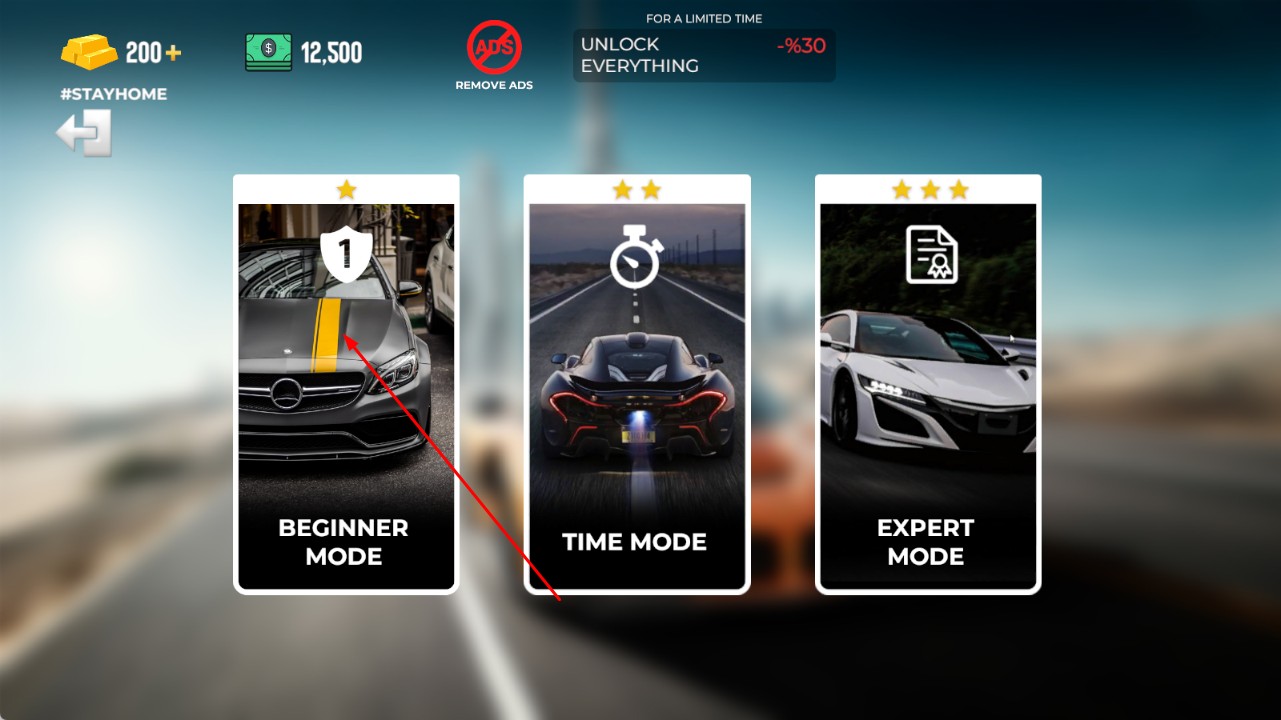
Task: Open the Expert Mode card
Action: (928, 385)
